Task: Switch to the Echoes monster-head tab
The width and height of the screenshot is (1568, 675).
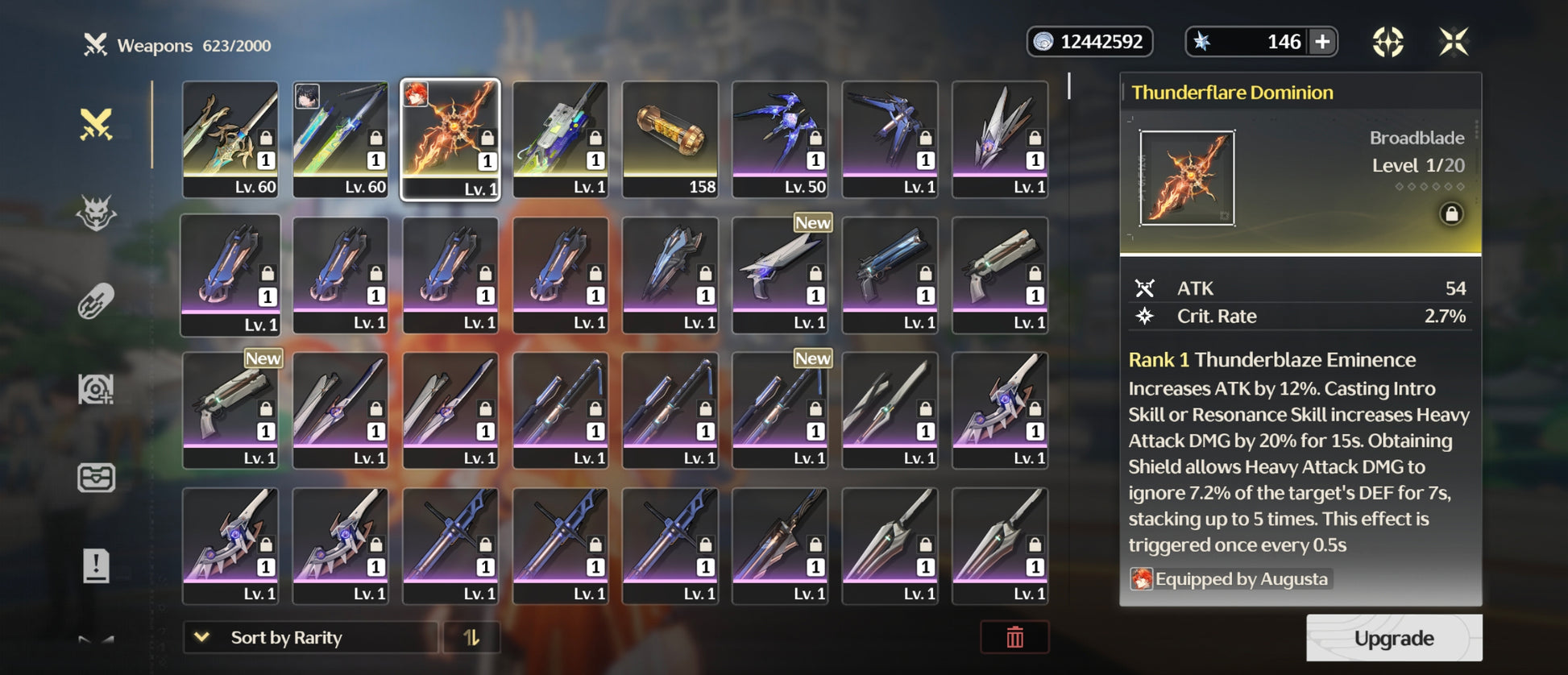Action: click(x=96, y=213)
